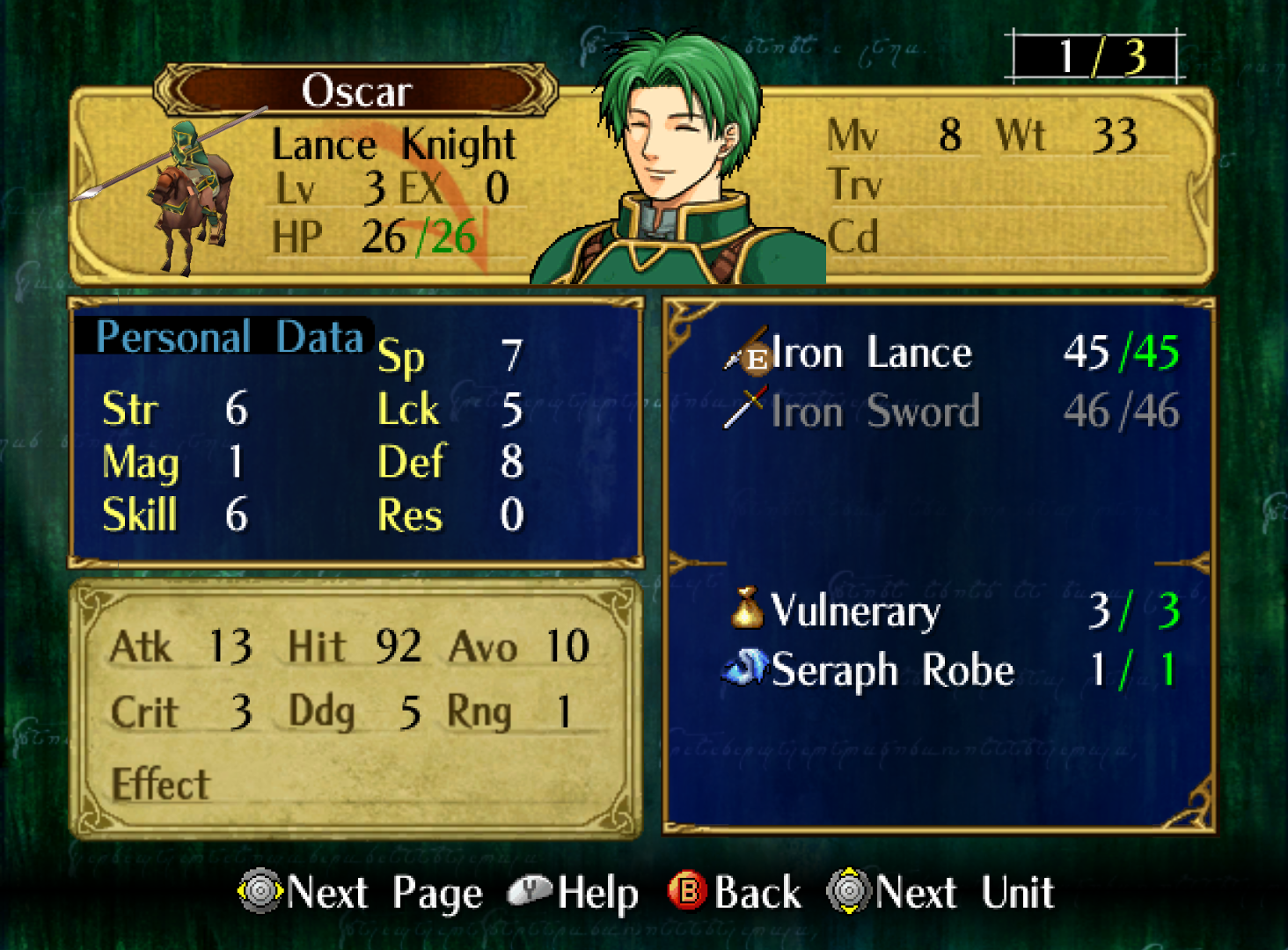The height and width of the screenshot is (950, 1288).
Task: Select the Iron Sword inventory row
Action: tap(950, 411)
